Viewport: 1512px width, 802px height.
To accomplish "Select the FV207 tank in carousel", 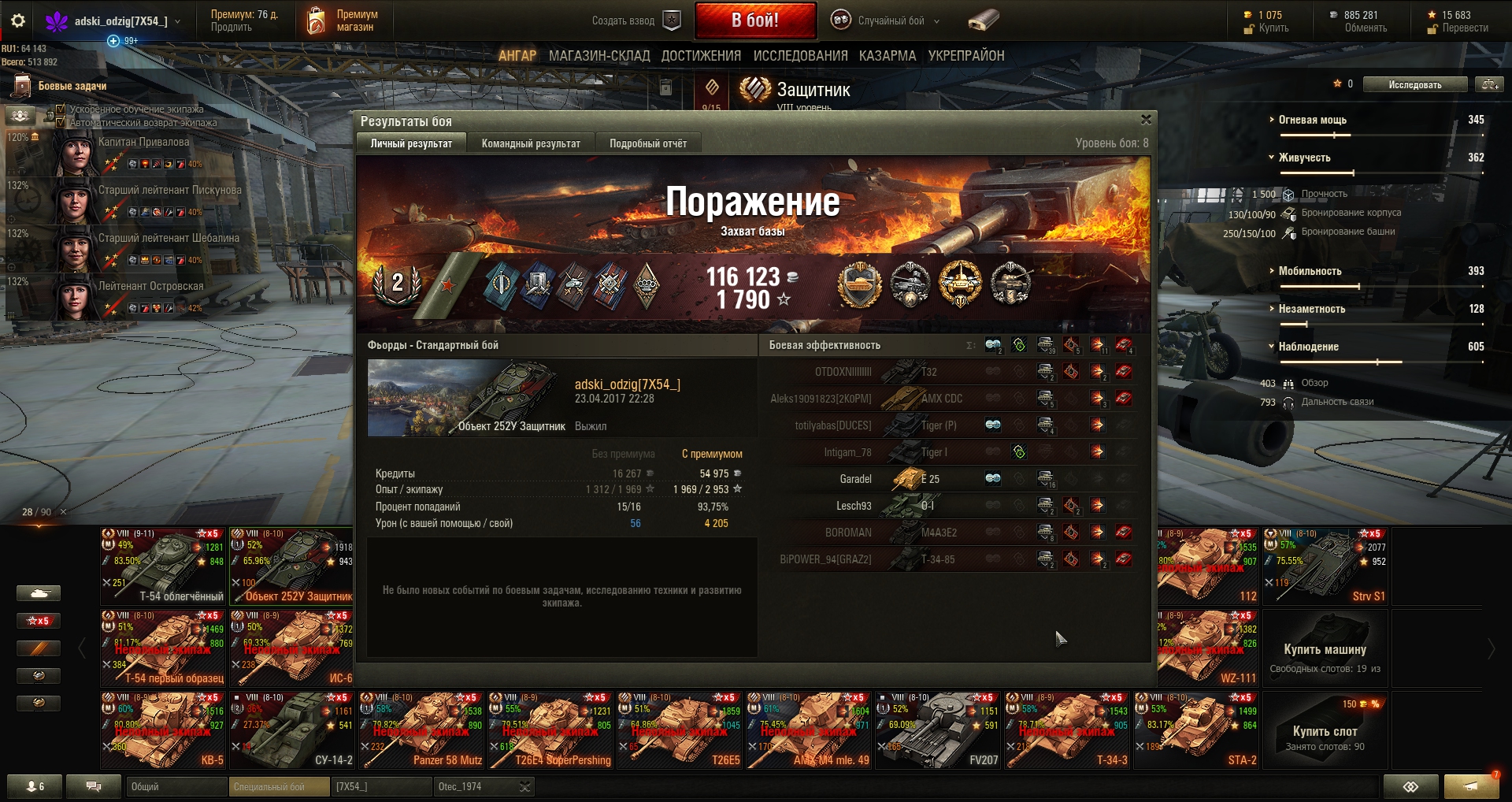I will tap(938, 730).
